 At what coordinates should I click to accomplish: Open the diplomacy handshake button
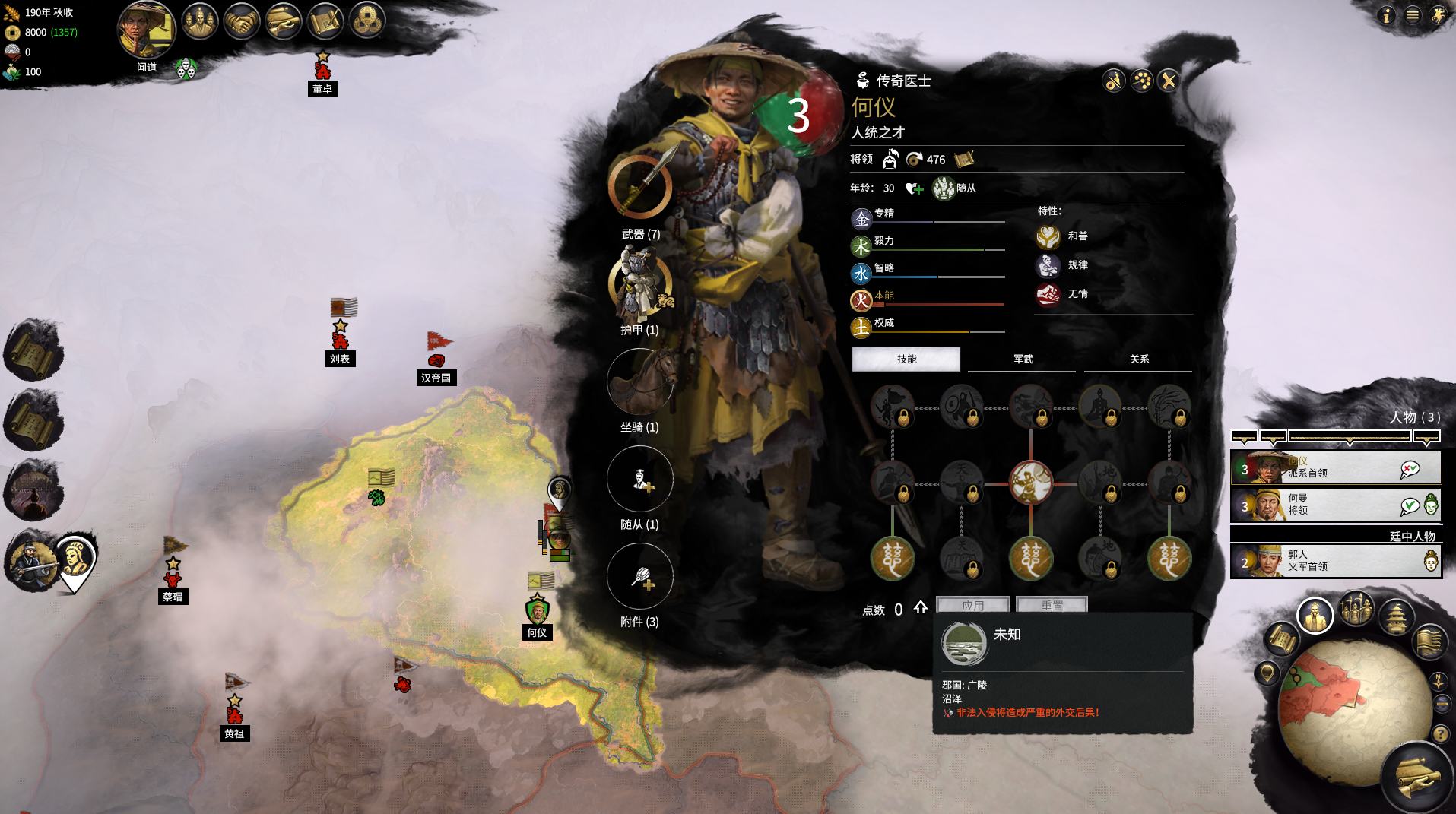[x=241, y=22]
